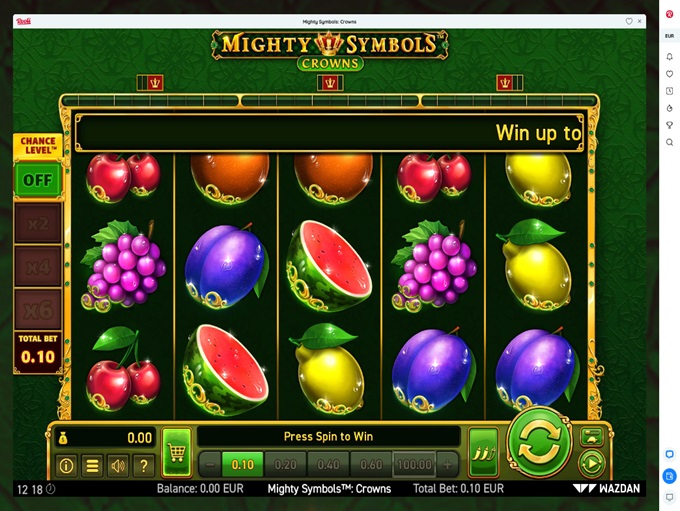
Task: Decrease bet with the minus button
Action: pyautogui.click(x=209, y=464)
